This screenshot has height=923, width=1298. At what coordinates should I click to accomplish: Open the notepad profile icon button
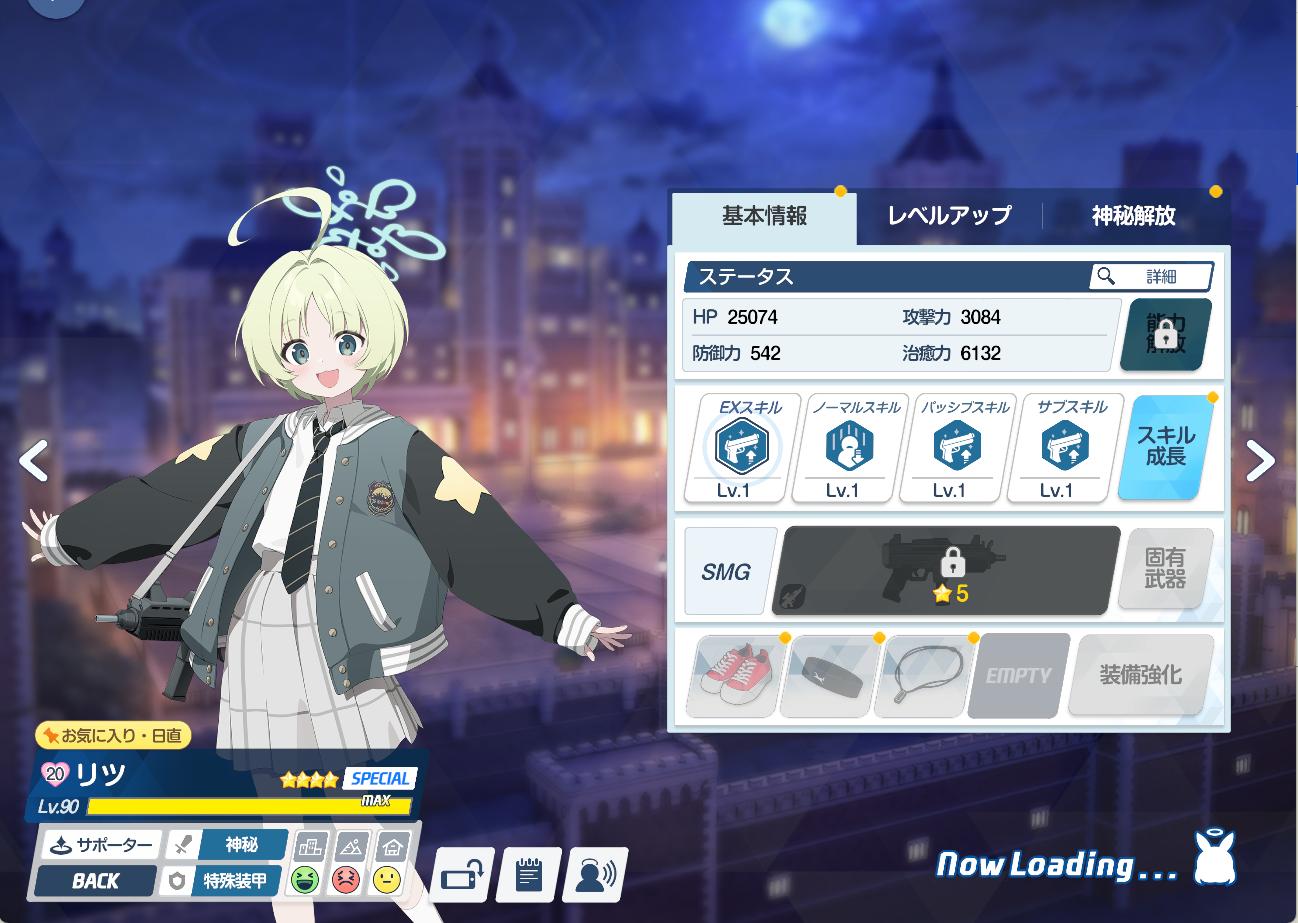coord(528,876)
